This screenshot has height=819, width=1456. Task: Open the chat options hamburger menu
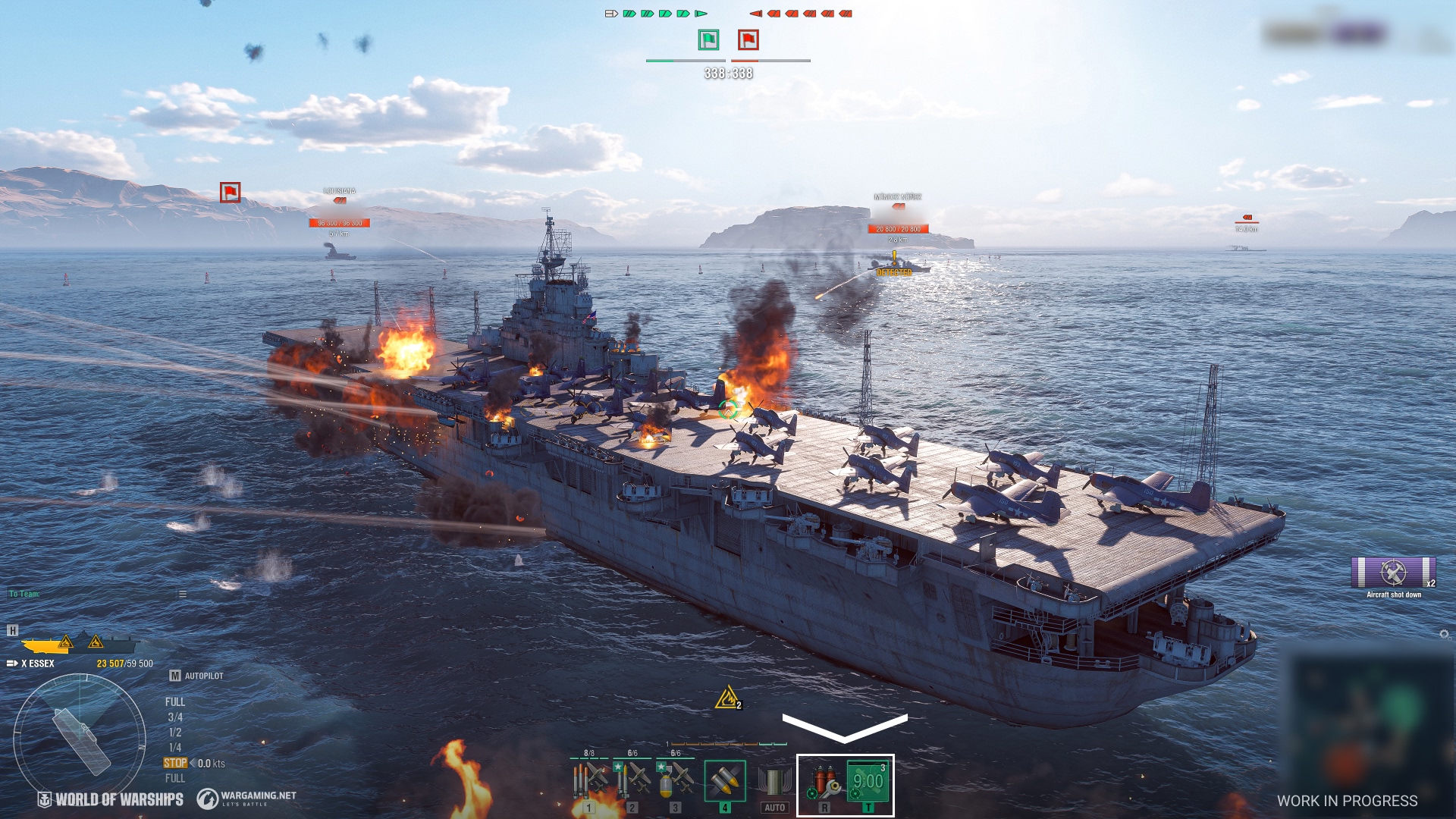pyautogui.click(x=183, y=595)
